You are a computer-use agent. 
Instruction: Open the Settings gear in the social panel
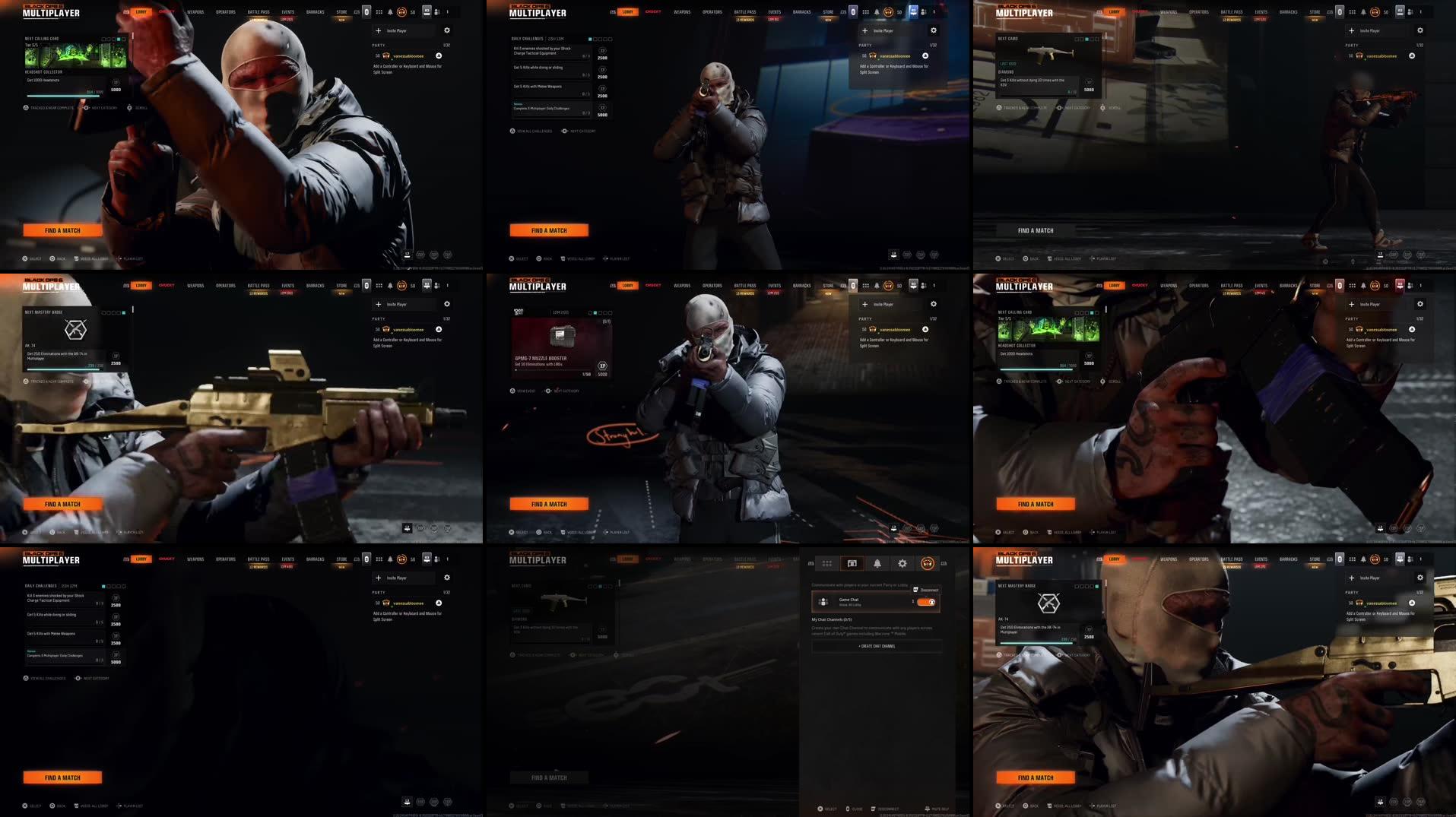(x=902, y=563)
